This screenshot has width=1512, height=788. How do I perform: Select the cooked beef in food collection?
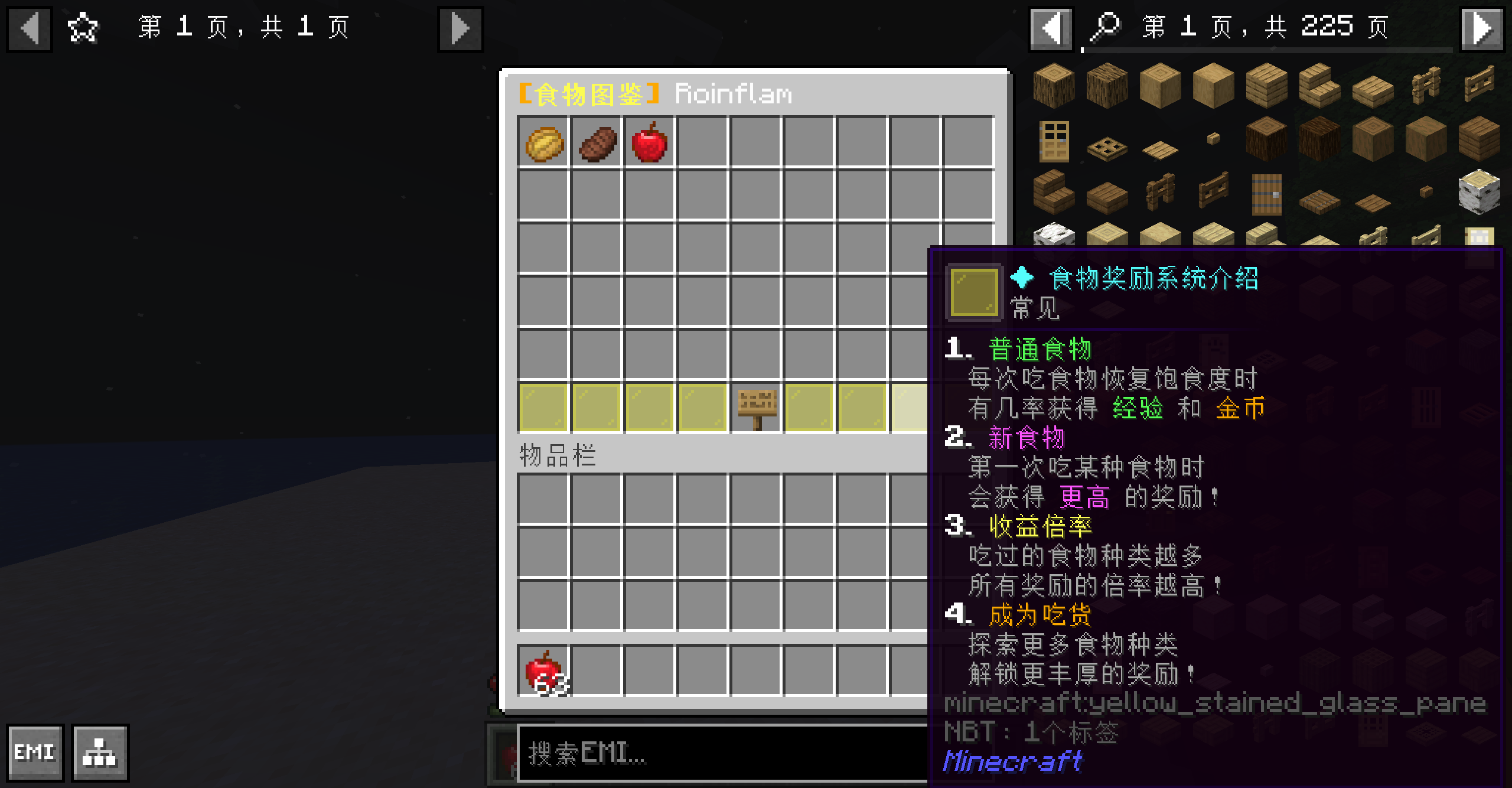coord(597,143)
